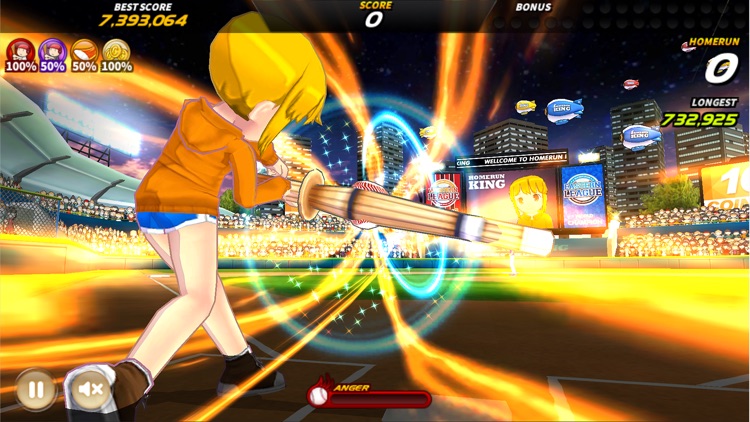Image resolution: width=750 pixels, height=422 pixels.
Task: Tap the orange sushi boost icon
Action: point(84,51)
